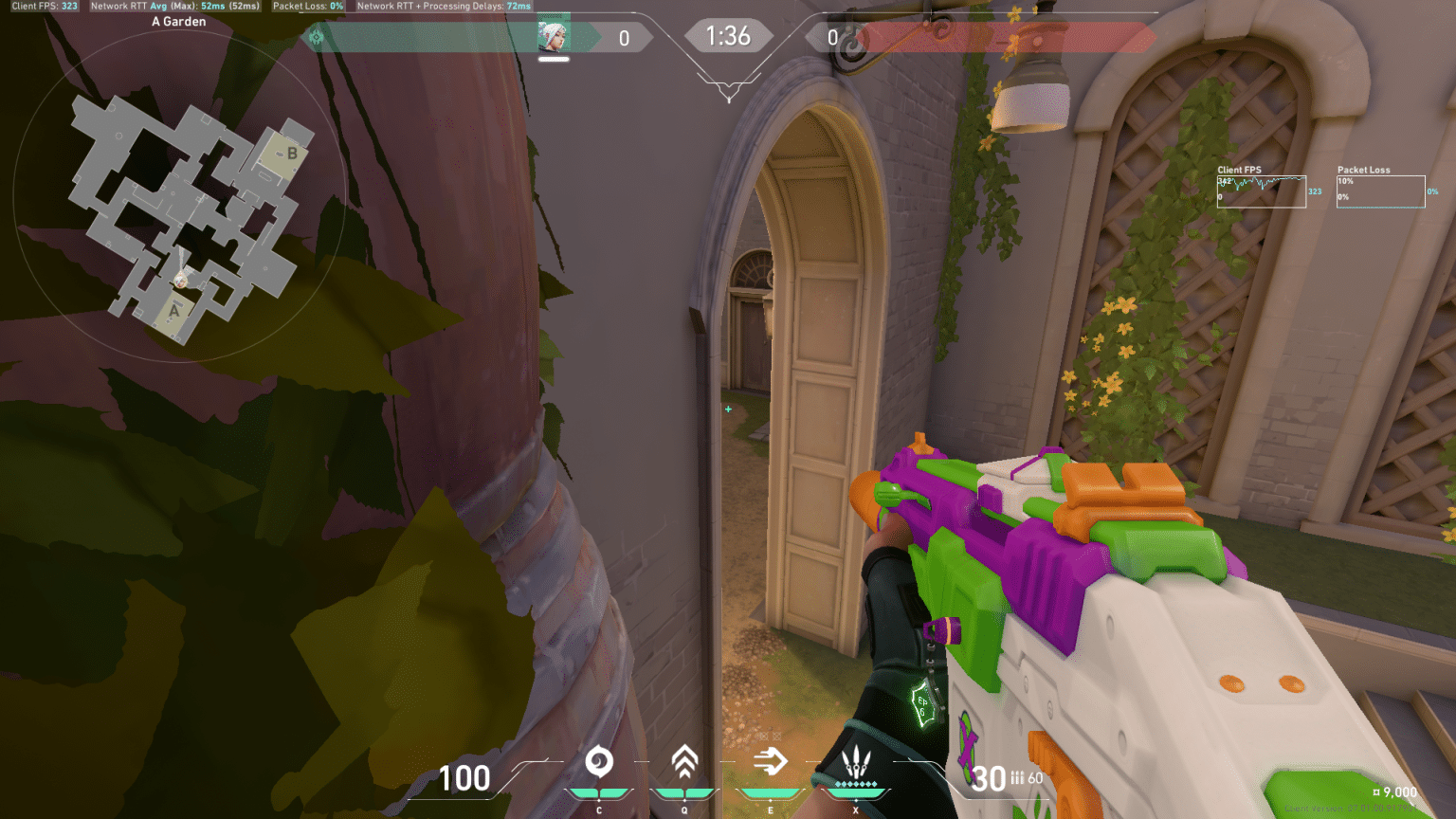This screenshot has height=819, width=1456.
Task: Click the enemy team score of 0
Action: pyautogui.click(x=834, y=38)
